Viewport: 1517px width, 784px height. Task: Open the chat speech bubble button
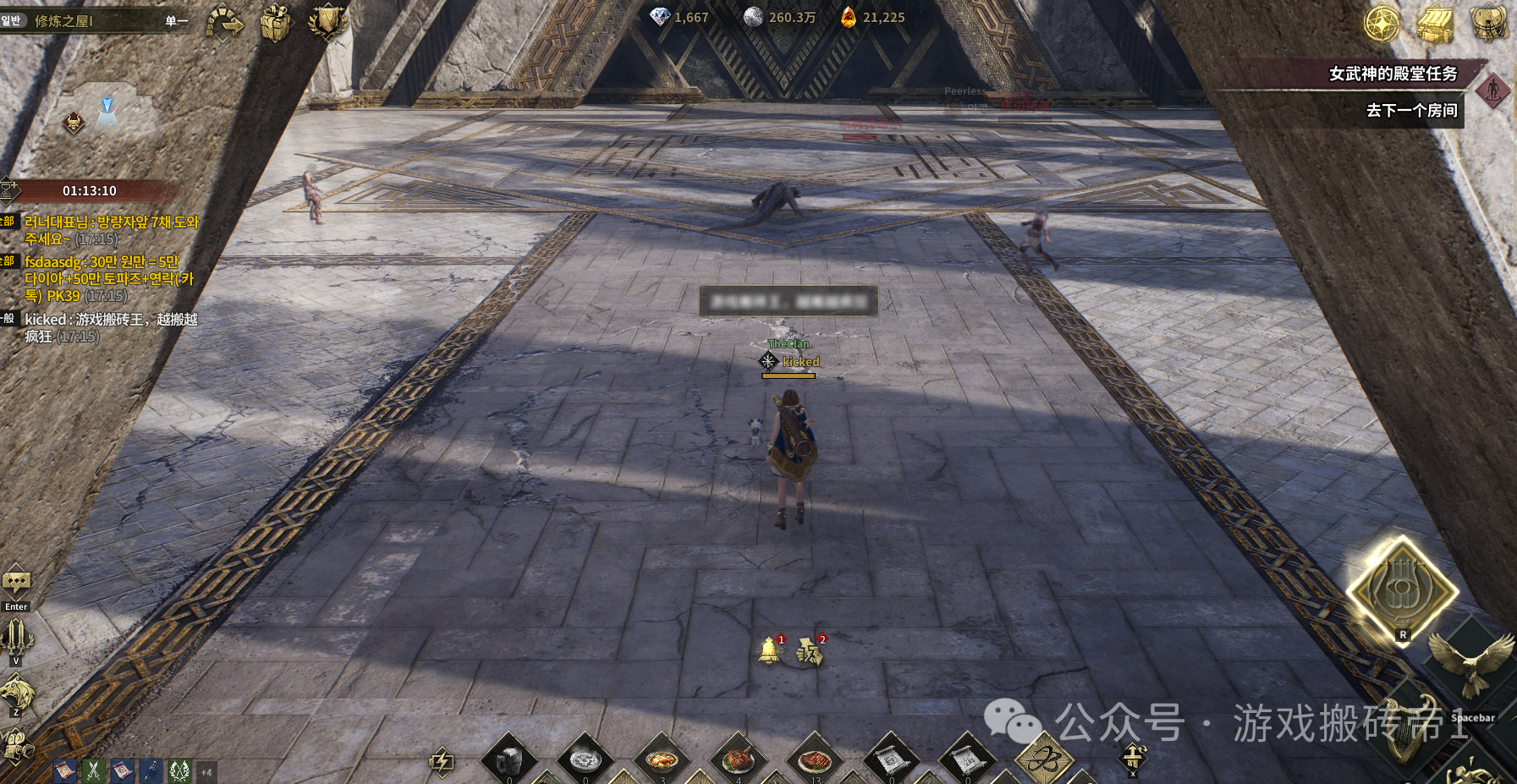[x=16, y=583]
